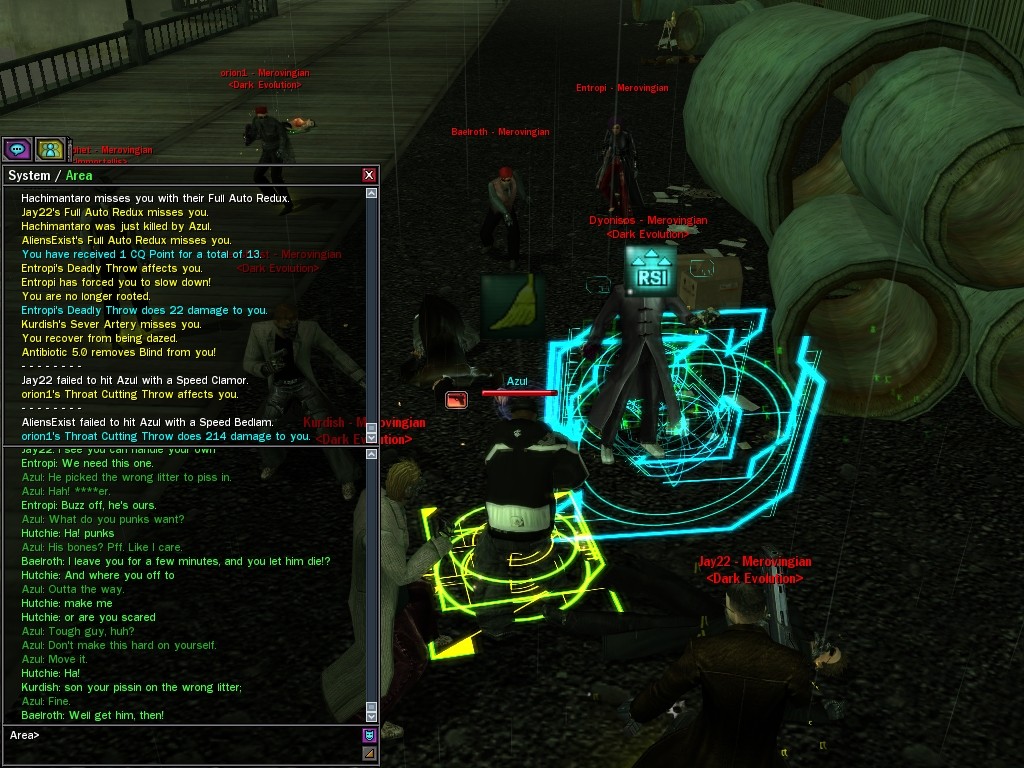Select the Area chat tab
The image size is (1024, 768).
point(79,176)
